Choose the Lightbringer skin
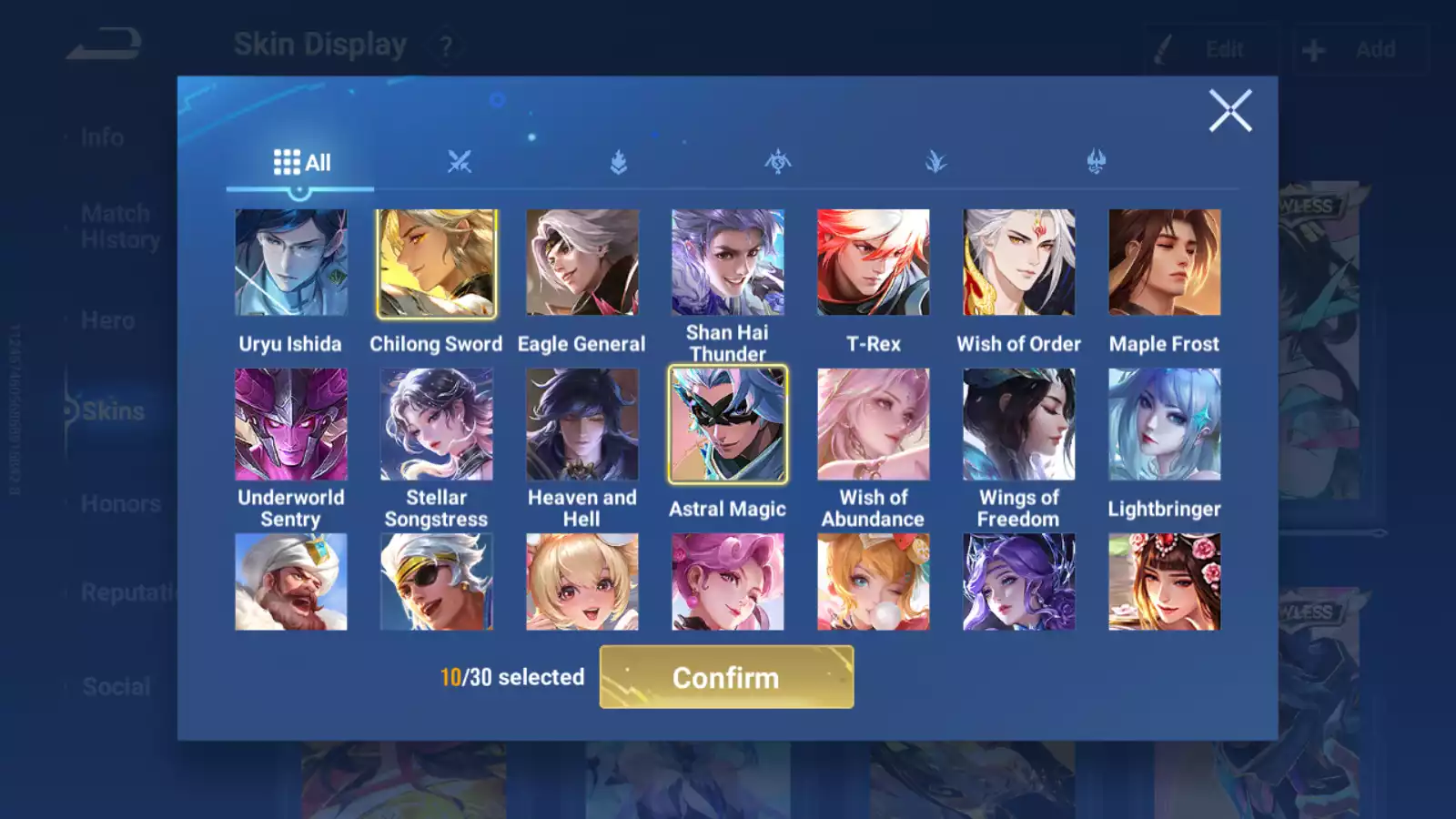1456x819 pixels. 1165,424
